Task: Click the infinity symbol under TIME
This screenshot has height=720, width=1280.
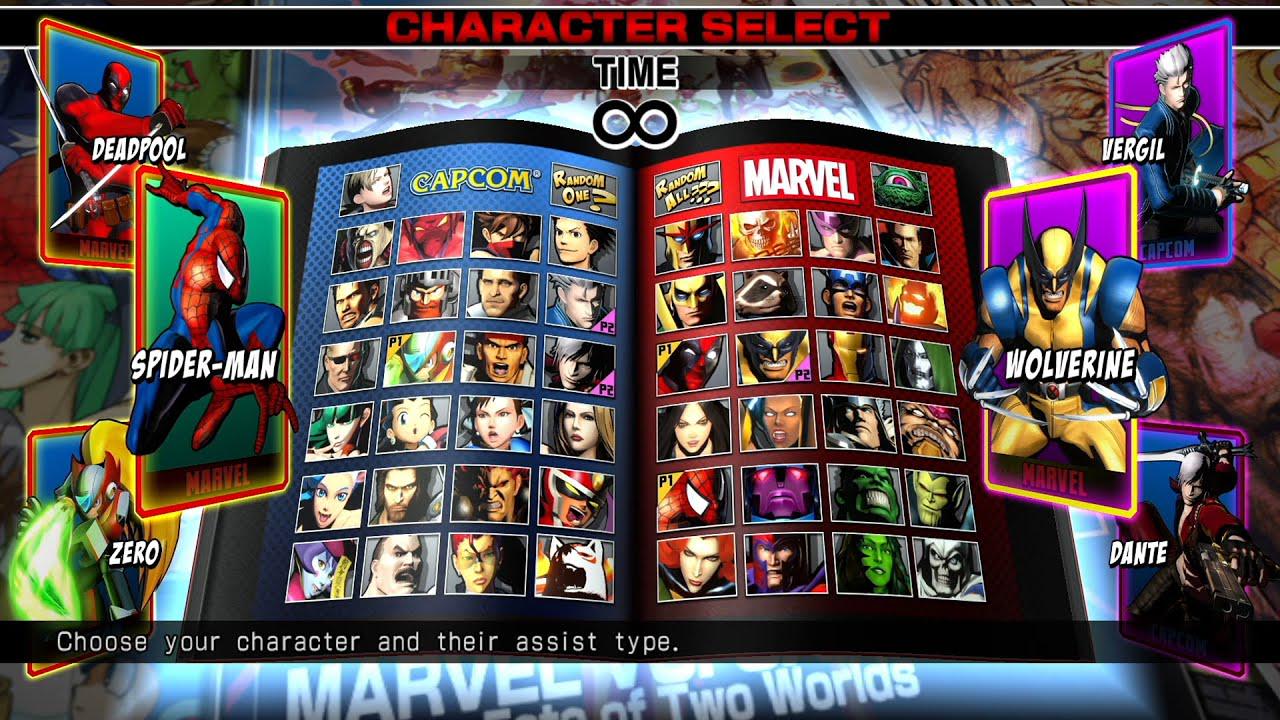Action: pyautogui.click(x=640, y=116)
